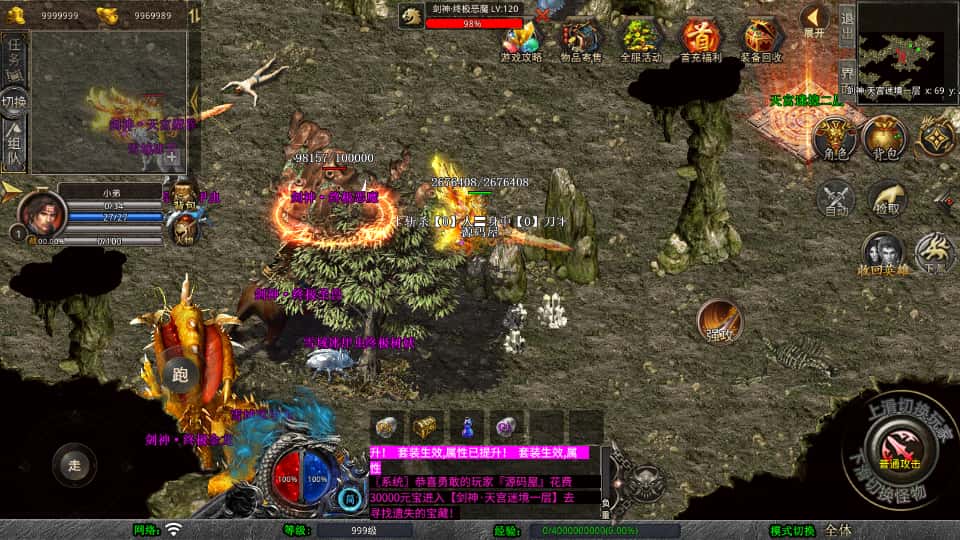Claim the 首充福利 first-recharge bonus

point(701,40)
